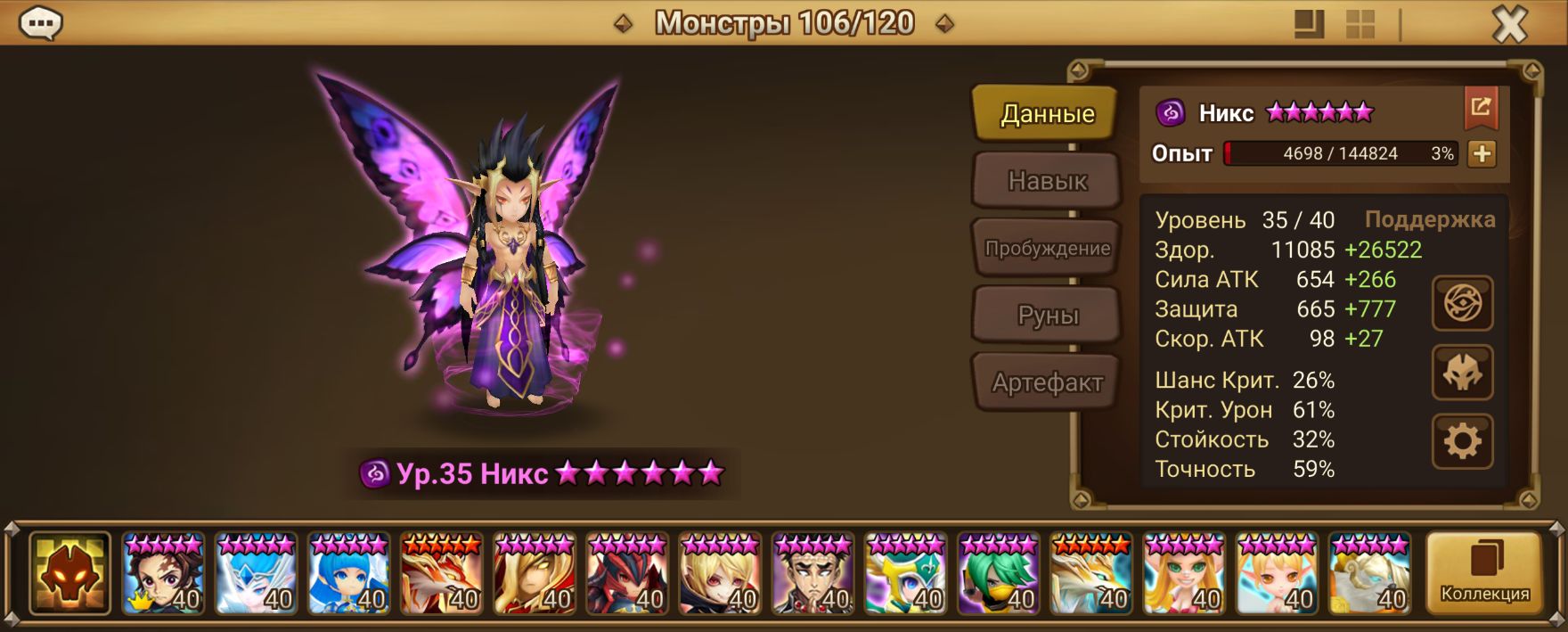Switch to the grid view layout
The image size is (1568, 632).
coord(1360,25)
